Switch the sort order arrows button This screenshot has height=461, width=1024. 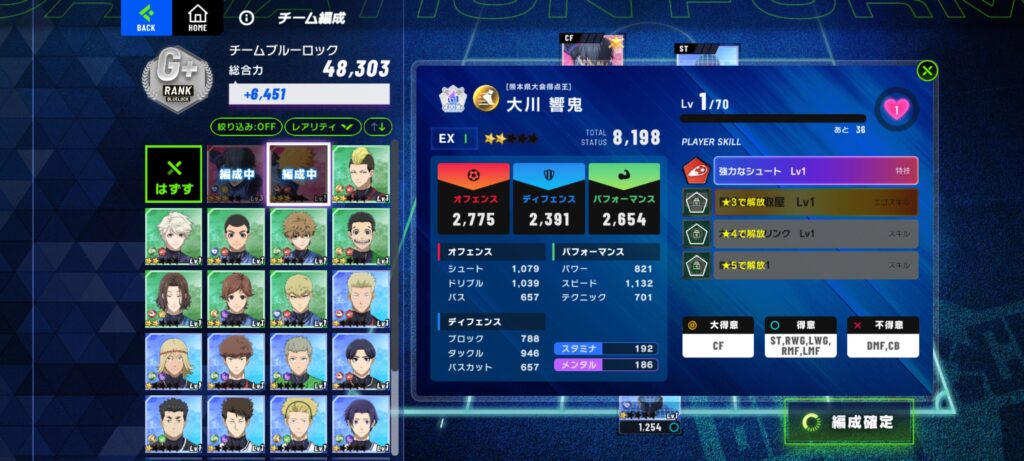click(379, 127)
